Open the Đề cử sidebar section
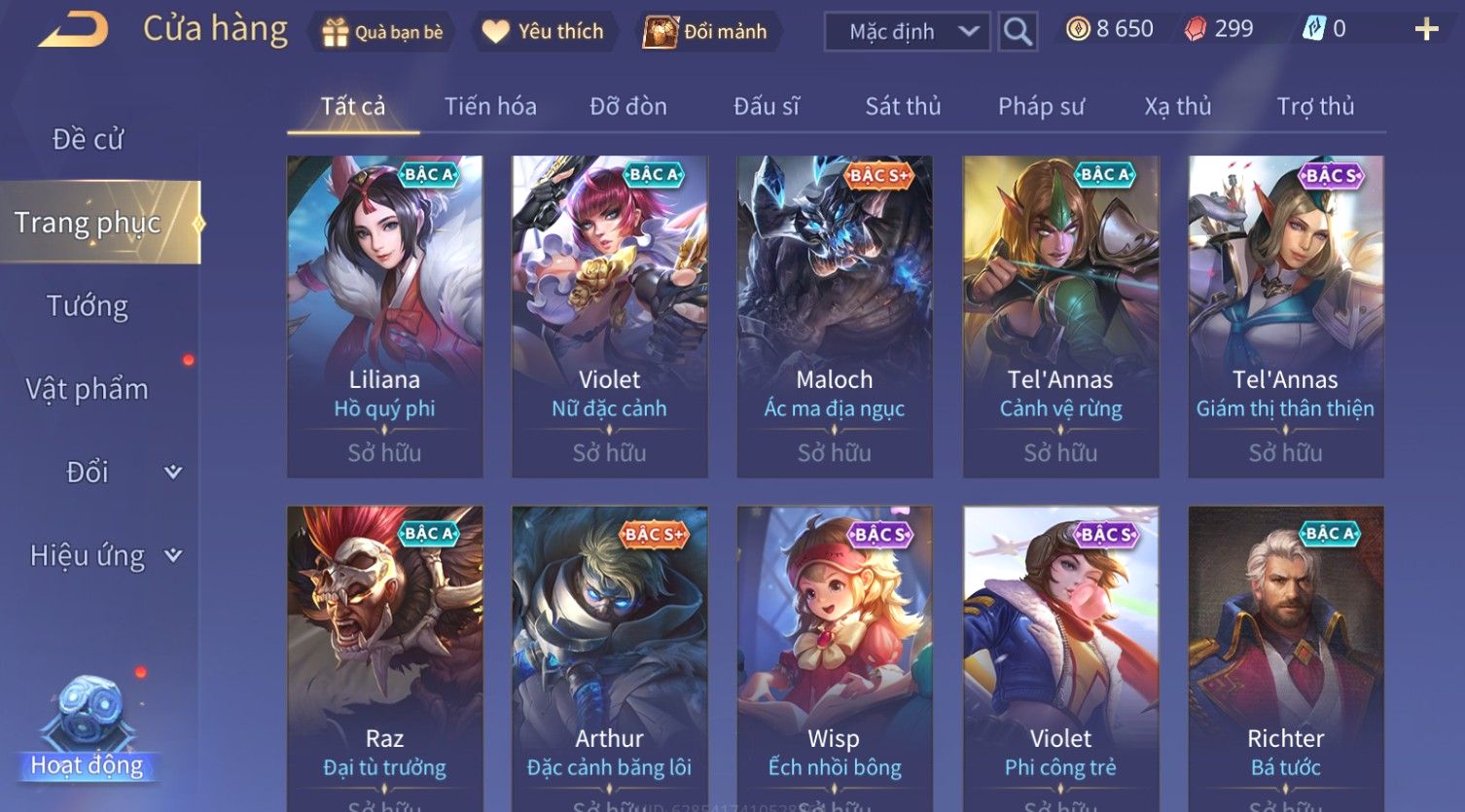 pos(88,139)
